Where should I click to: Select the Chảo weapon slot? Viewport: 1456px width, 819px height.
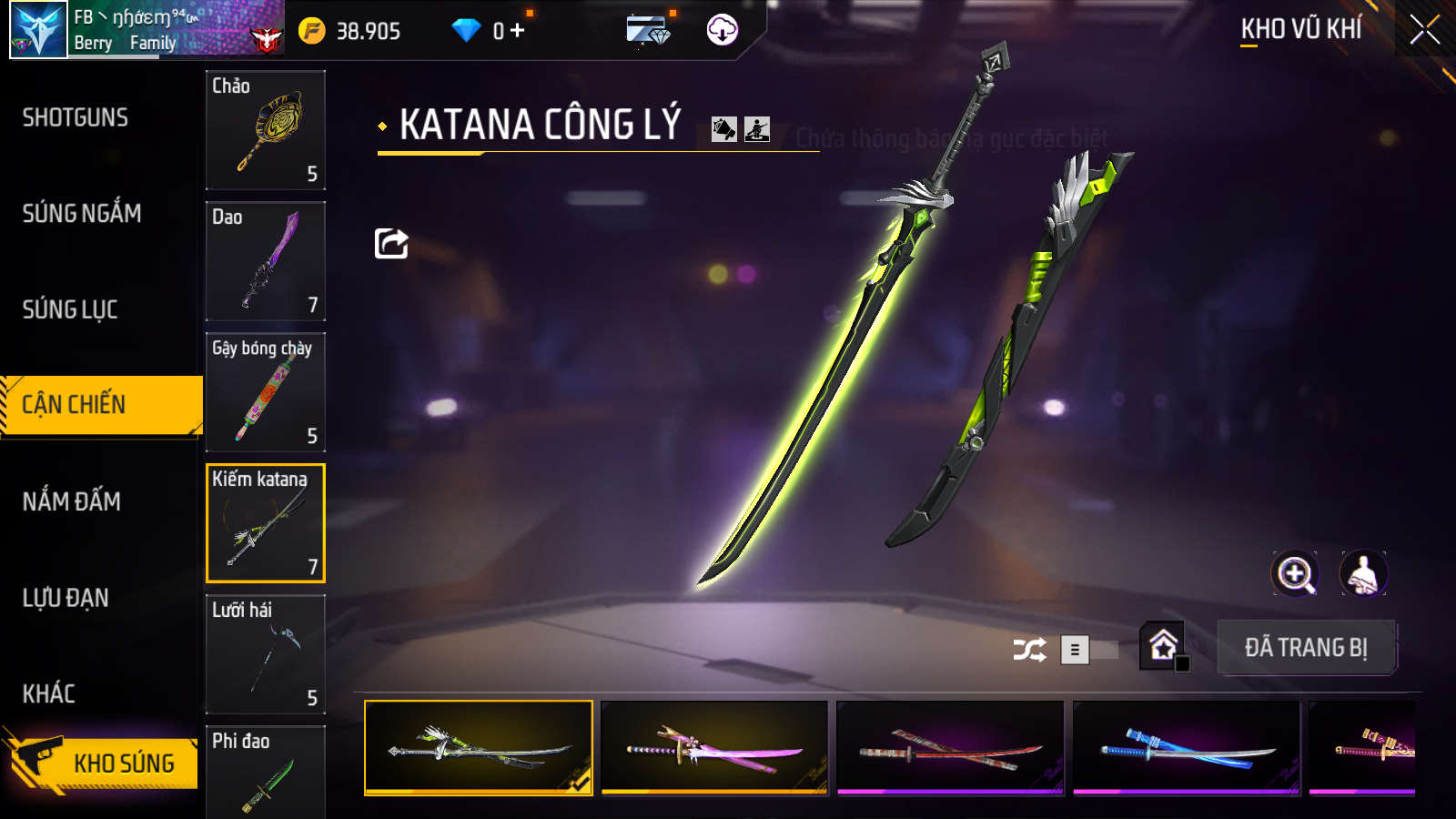tap(266, 129)
